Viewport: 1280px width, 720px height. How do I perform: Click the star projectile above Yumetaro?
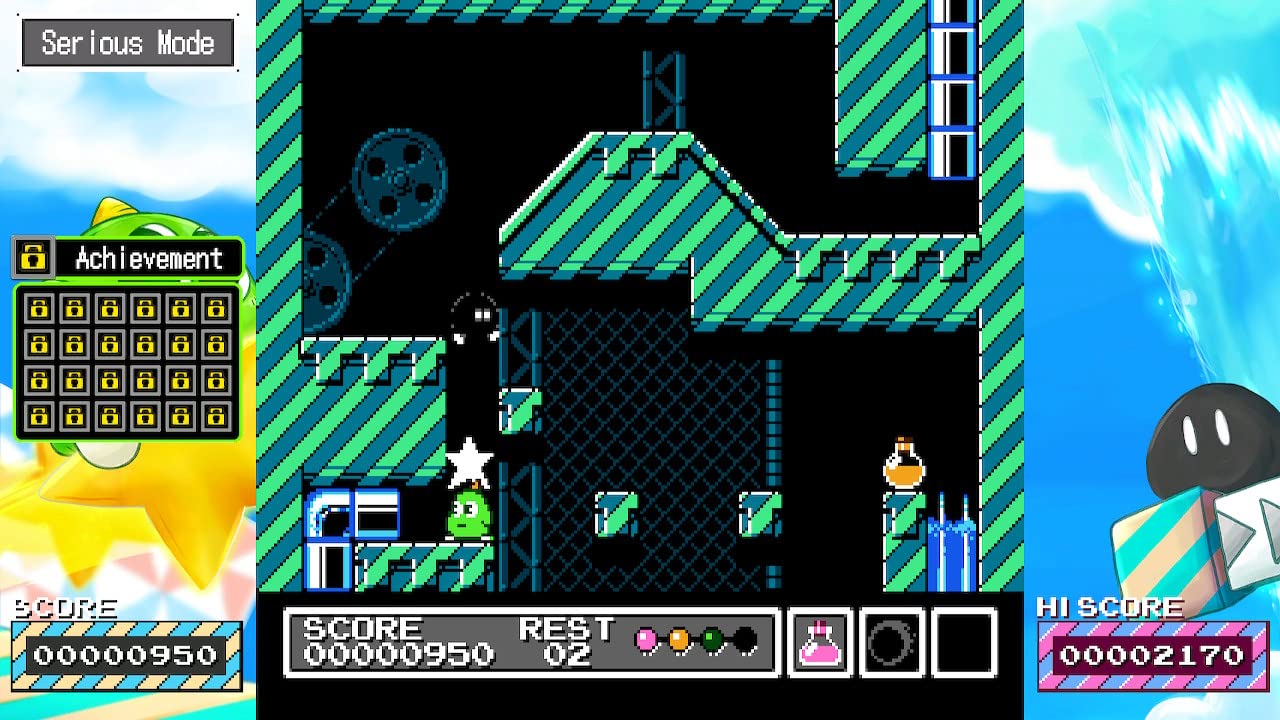472,461
